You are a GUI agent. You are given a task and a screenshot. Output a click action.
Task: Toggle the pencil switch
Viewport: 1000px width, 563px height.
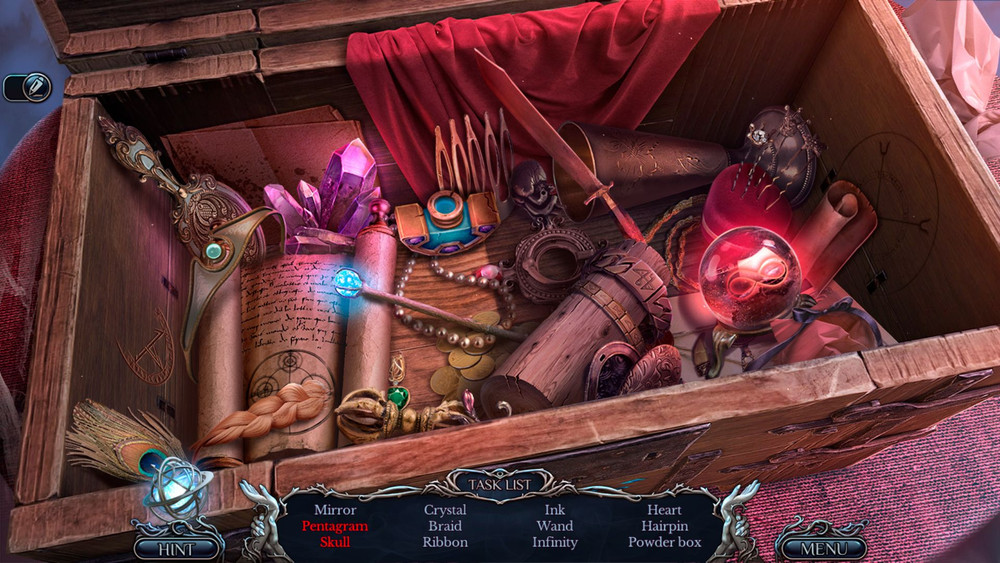point(27,87)
